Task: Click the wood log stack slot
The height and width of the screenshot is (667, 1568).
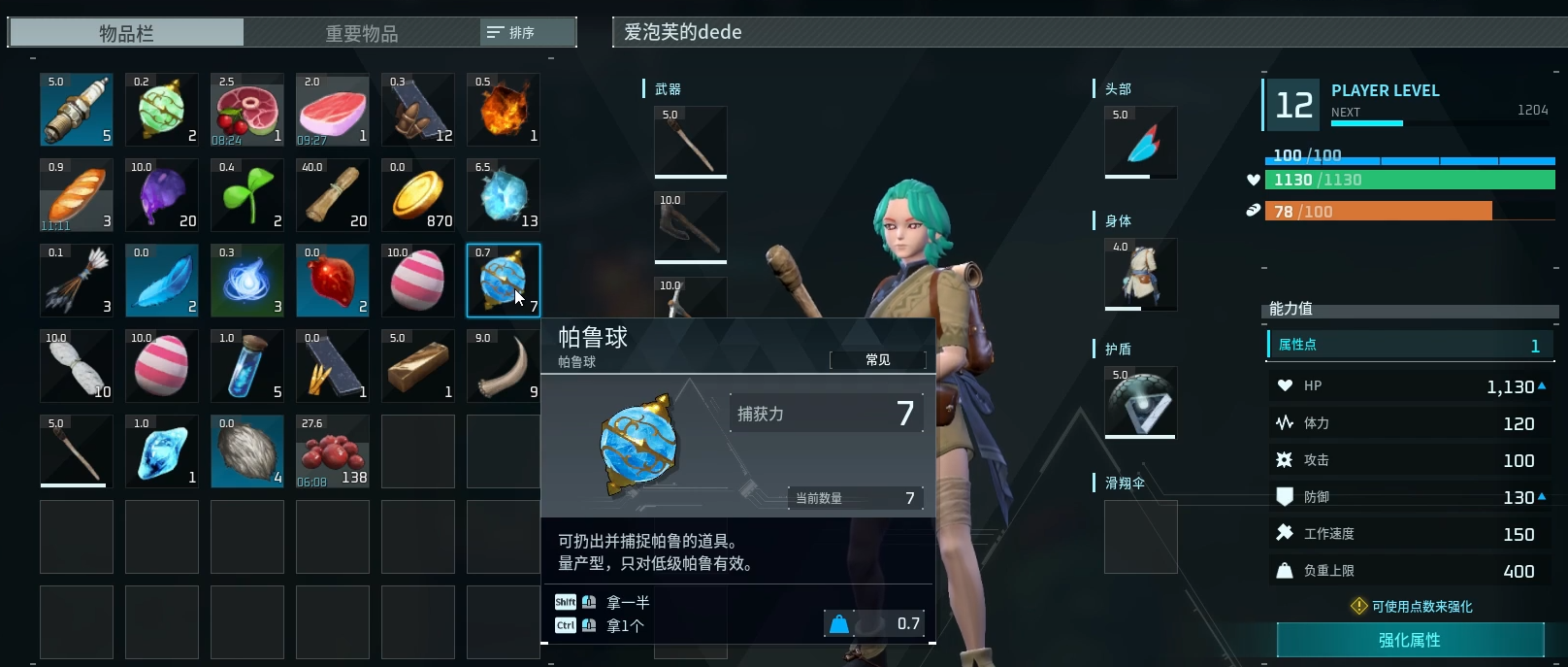Action: coord(333,195)
